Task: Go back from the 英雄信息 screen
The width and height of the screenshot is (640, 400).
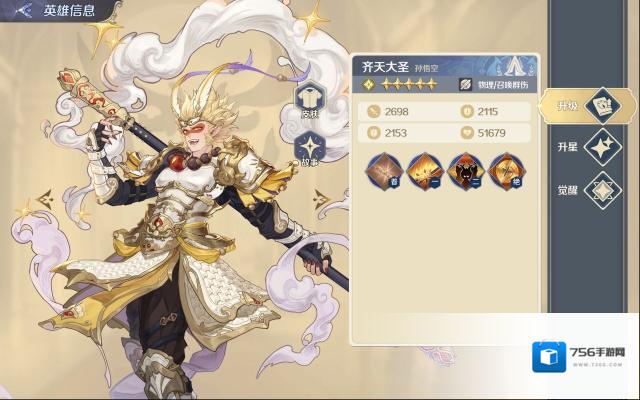Action: pyautogui.click(x=23, y=11)
